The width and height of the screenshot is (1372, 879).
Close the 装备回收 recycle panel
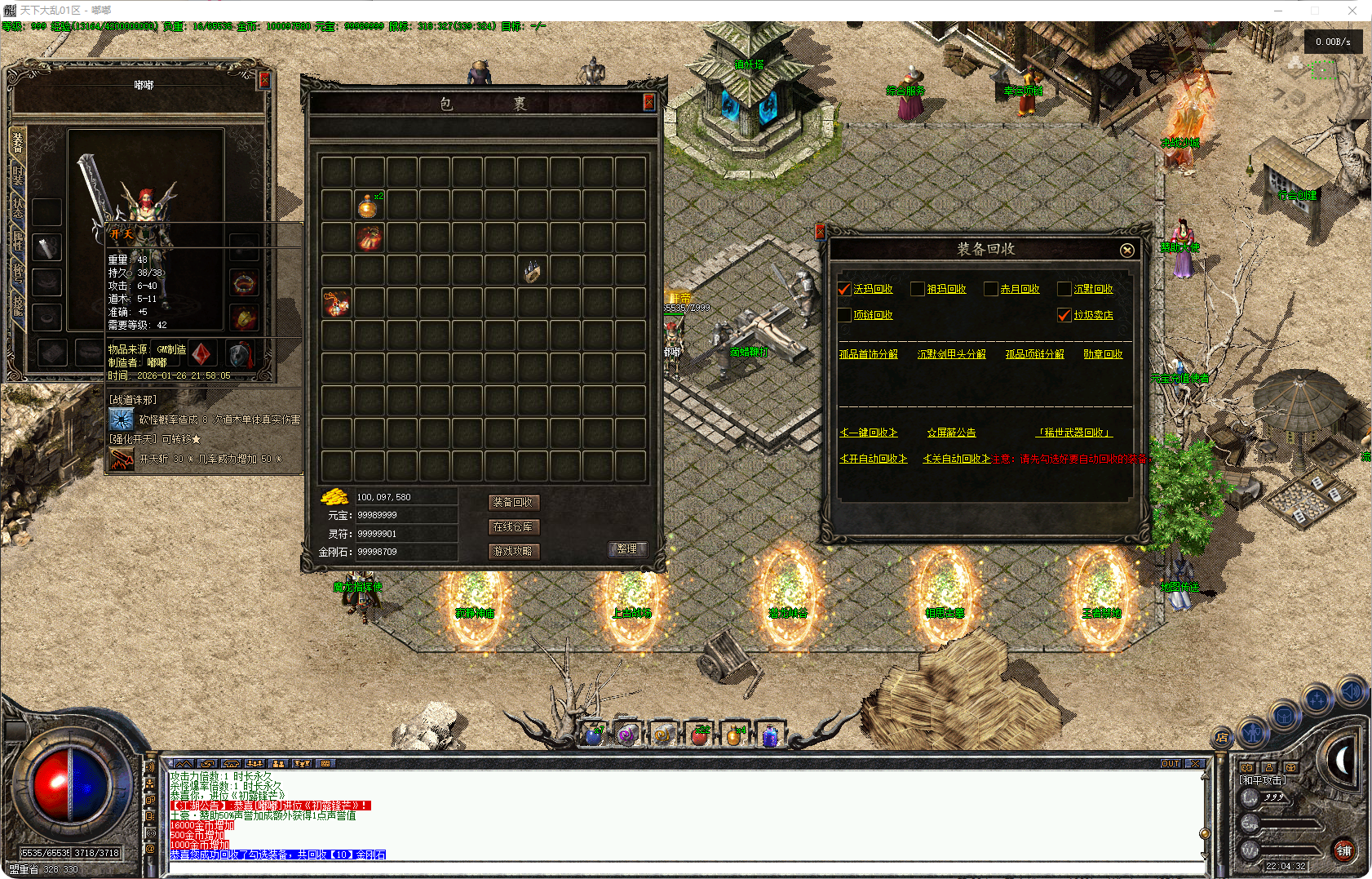1126,251
